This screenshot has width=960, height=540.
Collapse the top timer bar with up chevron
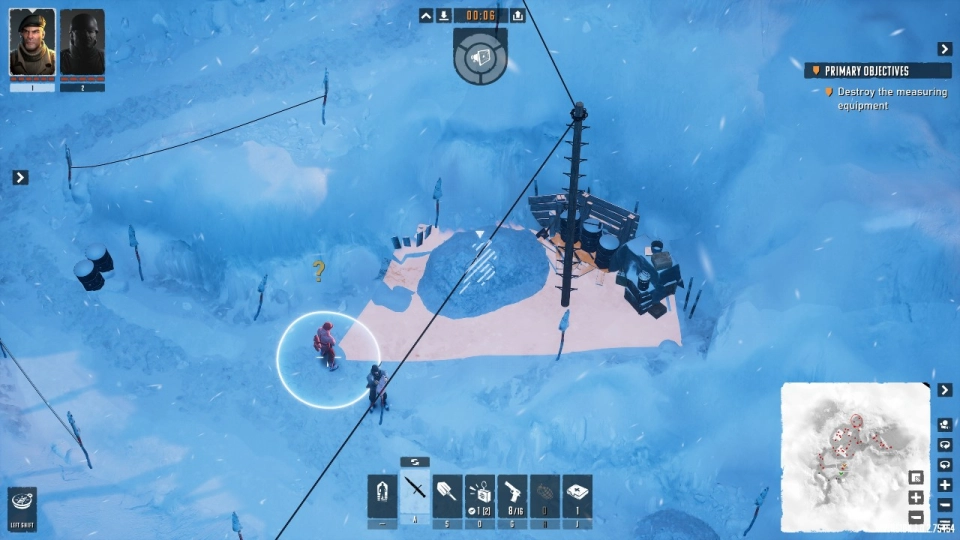pos(426,15)
